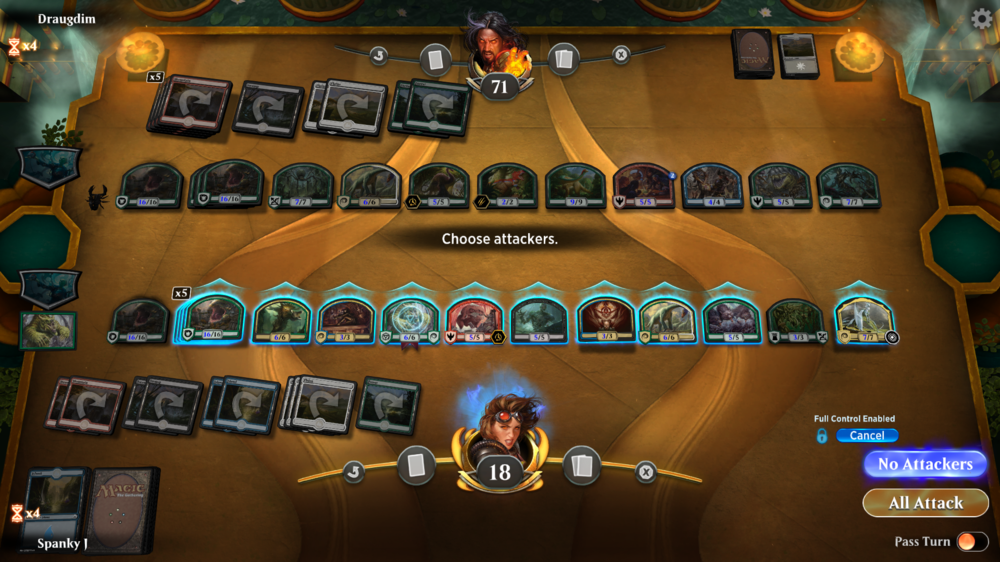Select your glowing orb 6/6 card
The height and width of the screenshot is (562, 1000).
410,319
